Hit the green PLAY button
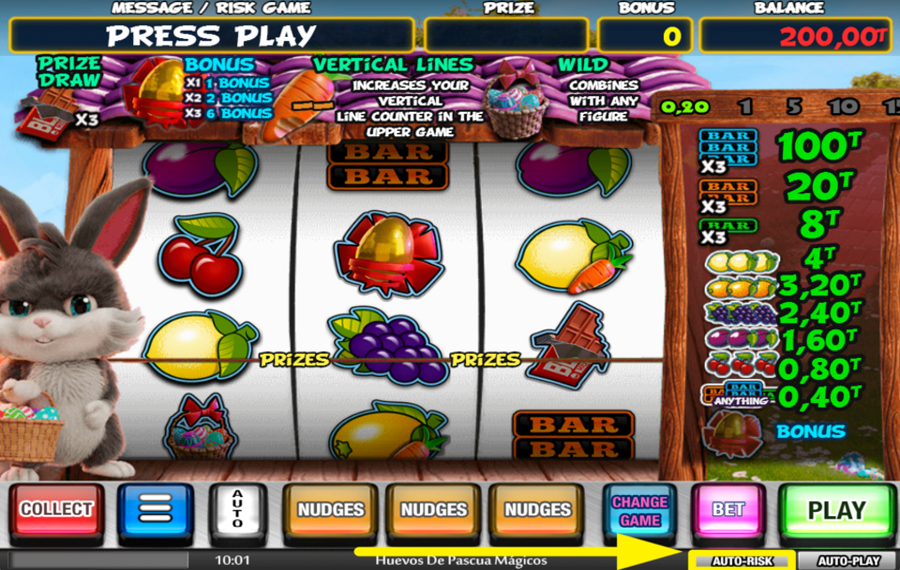 pos(836,510)
